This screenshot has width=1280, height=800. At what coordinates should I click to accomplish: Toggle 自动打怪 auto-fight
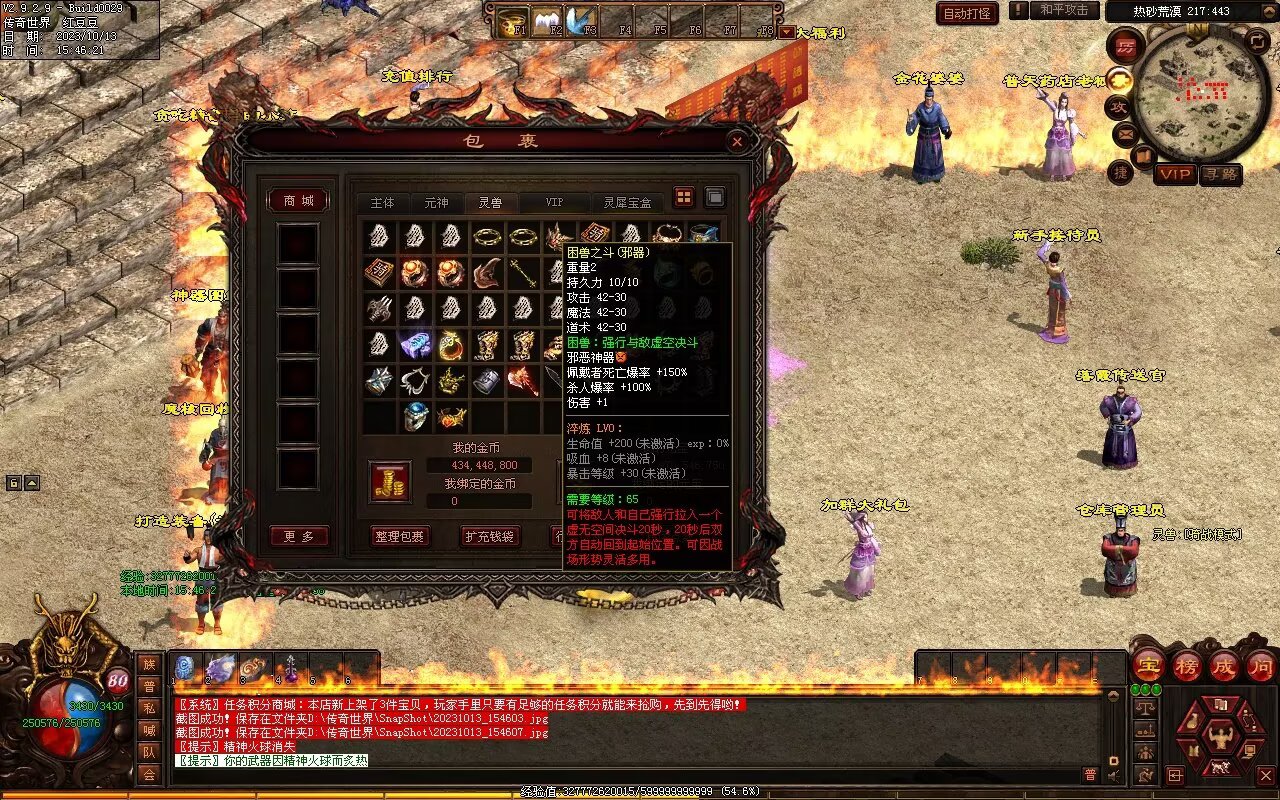click(967, 13)
